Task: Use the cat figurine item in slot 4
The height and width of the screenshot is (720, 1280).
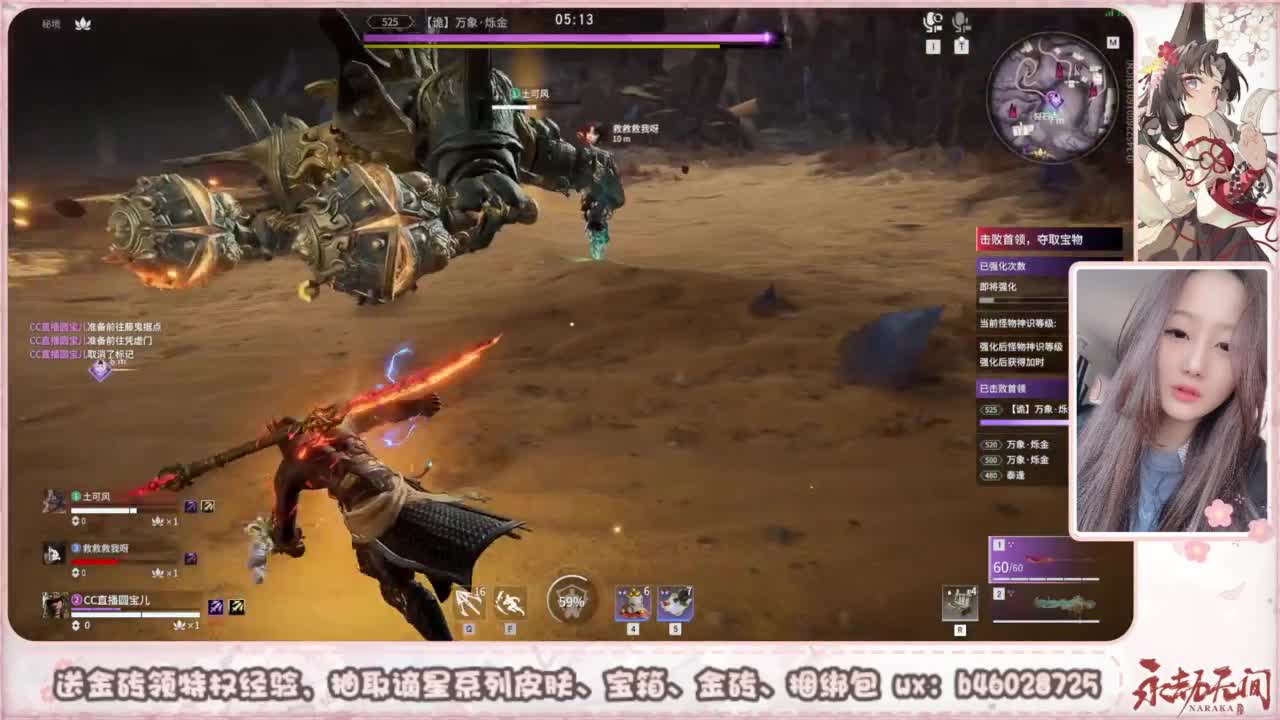Action: (x=633, y=603)
